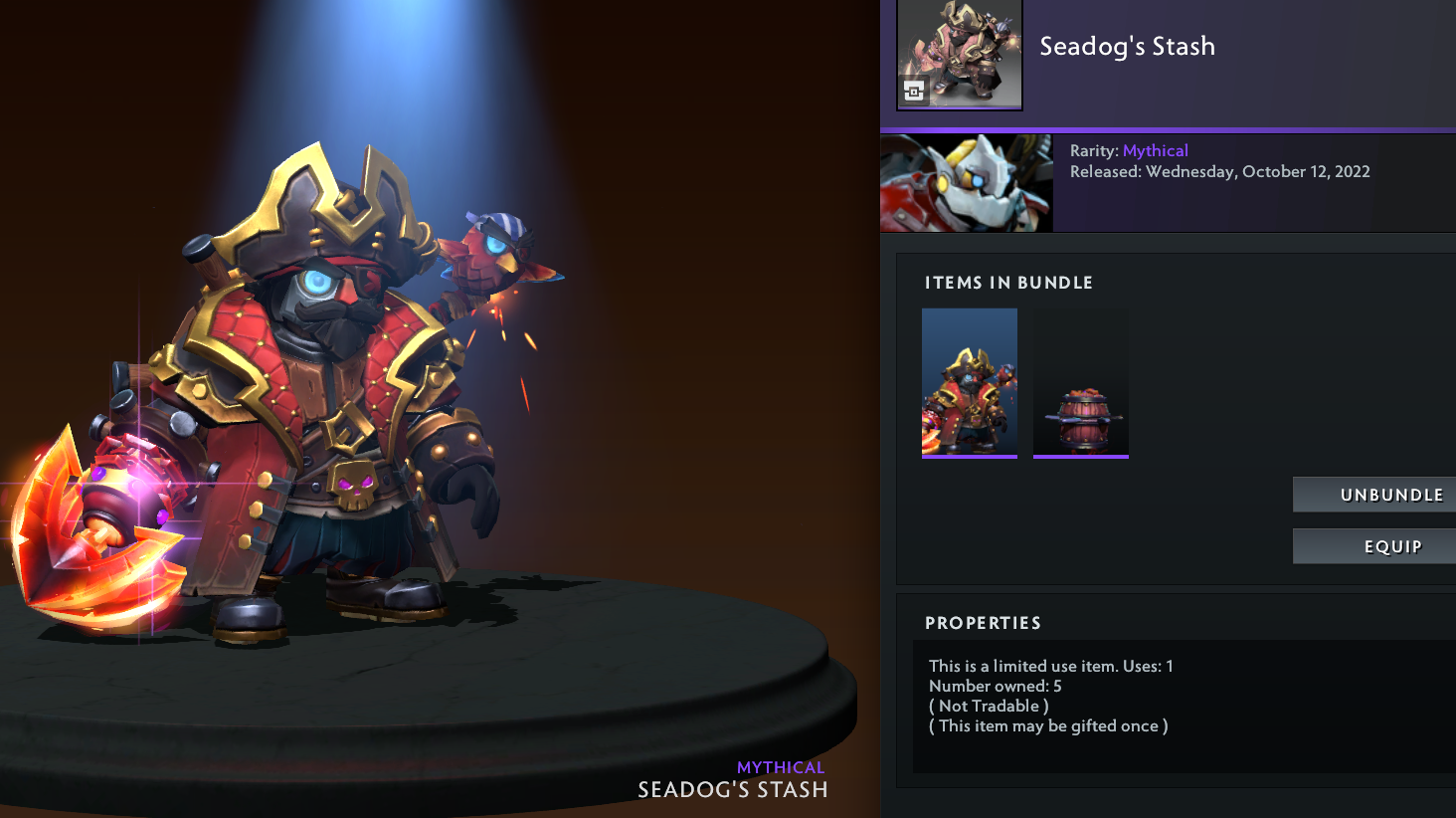Viewport: 1456px width, 818px height.
Task: Select the barrel bundle item
Action: pyautogui.click(x=1081, y=382)
